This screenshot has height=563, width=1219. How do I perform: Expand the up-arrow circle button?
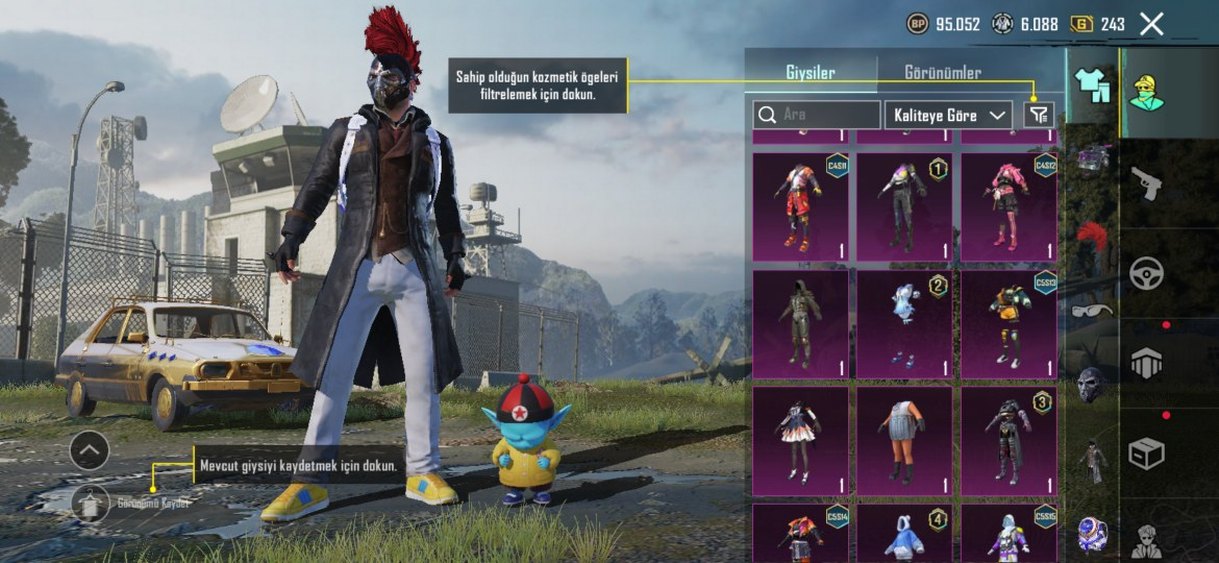click(x=89, y=451)
